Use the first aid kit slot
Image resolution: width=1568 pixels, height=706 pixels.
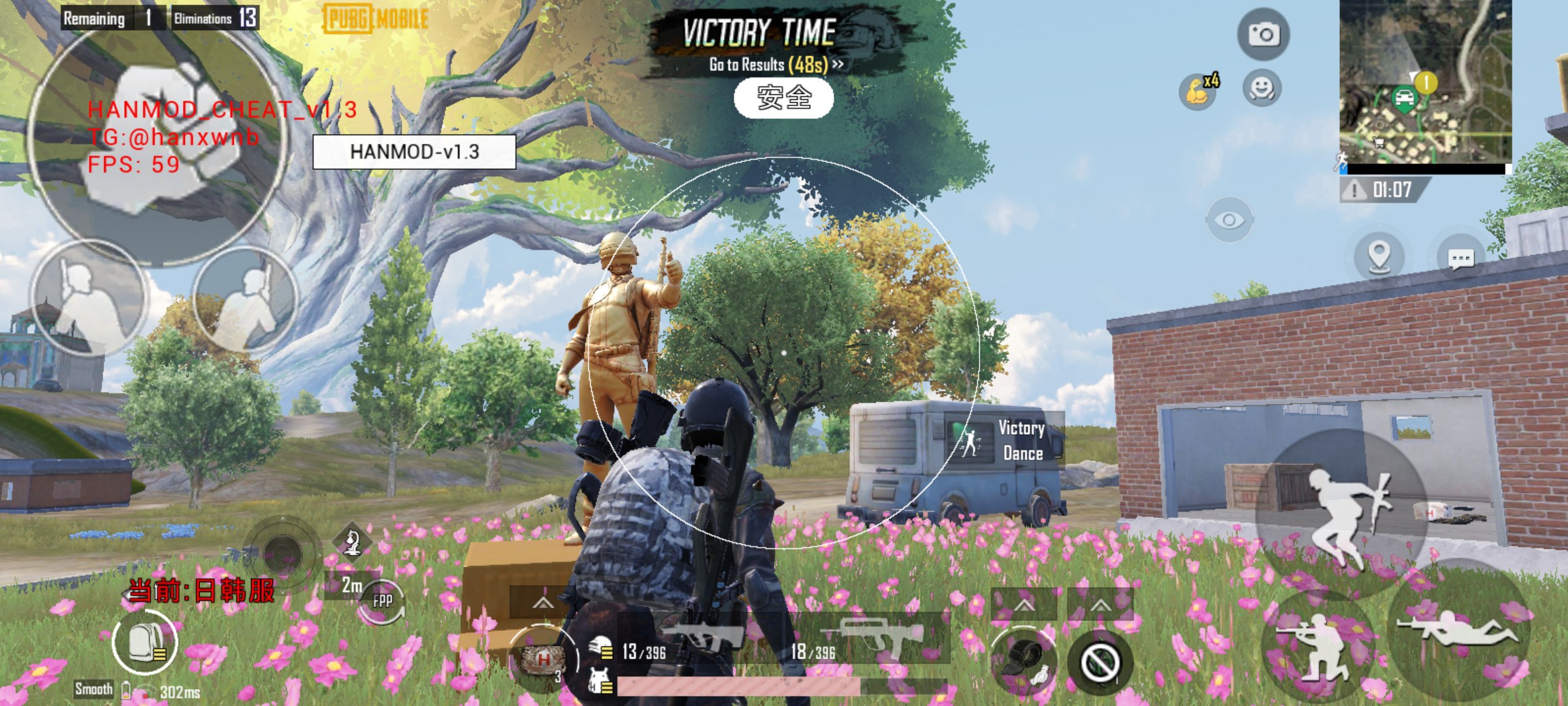coord(542,659)
